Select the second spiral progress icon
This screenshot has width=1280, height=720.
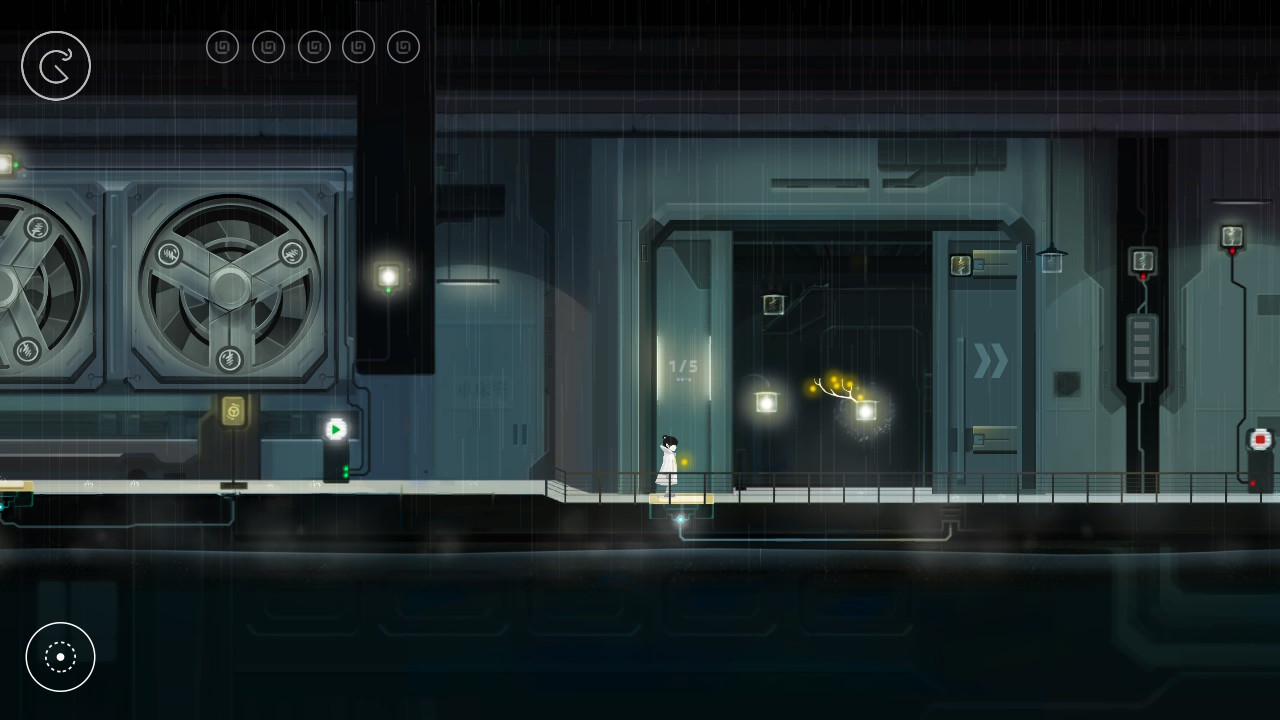coord(268,46)
